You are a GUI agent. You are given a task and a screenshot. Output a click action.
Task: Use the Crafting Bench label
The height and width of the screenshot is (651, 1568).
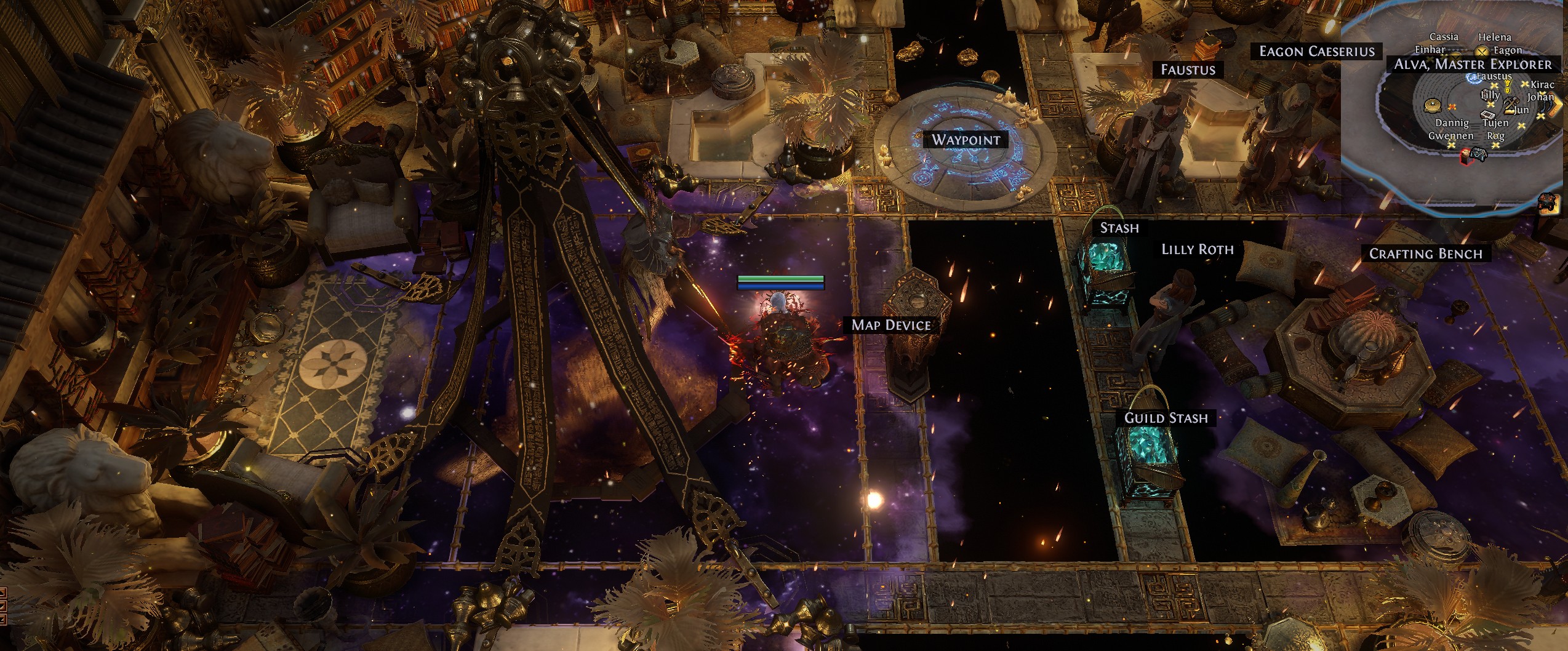(x=1425, y=254)
